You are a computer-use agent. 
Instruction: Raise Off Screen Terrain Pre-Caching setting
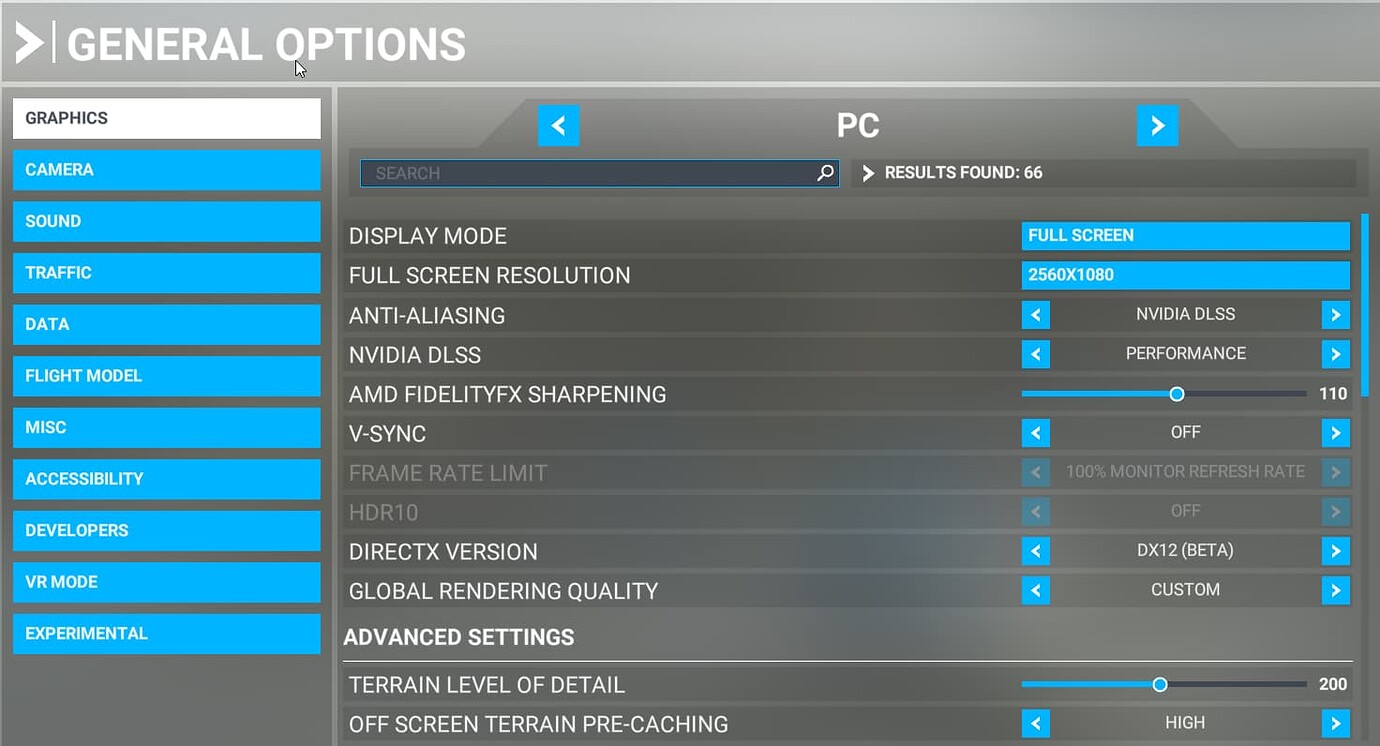point(1335,722)
